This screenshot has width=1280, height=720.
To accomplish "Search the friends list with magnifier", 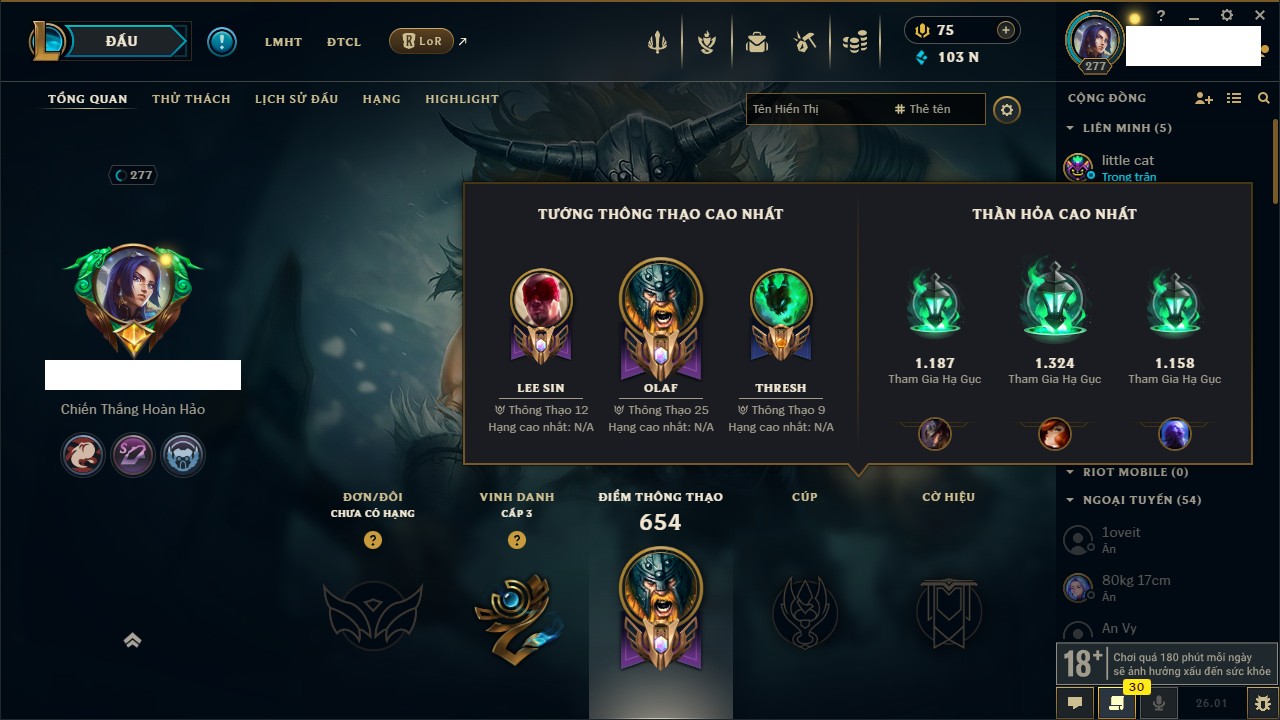I will click(1264, 98).
